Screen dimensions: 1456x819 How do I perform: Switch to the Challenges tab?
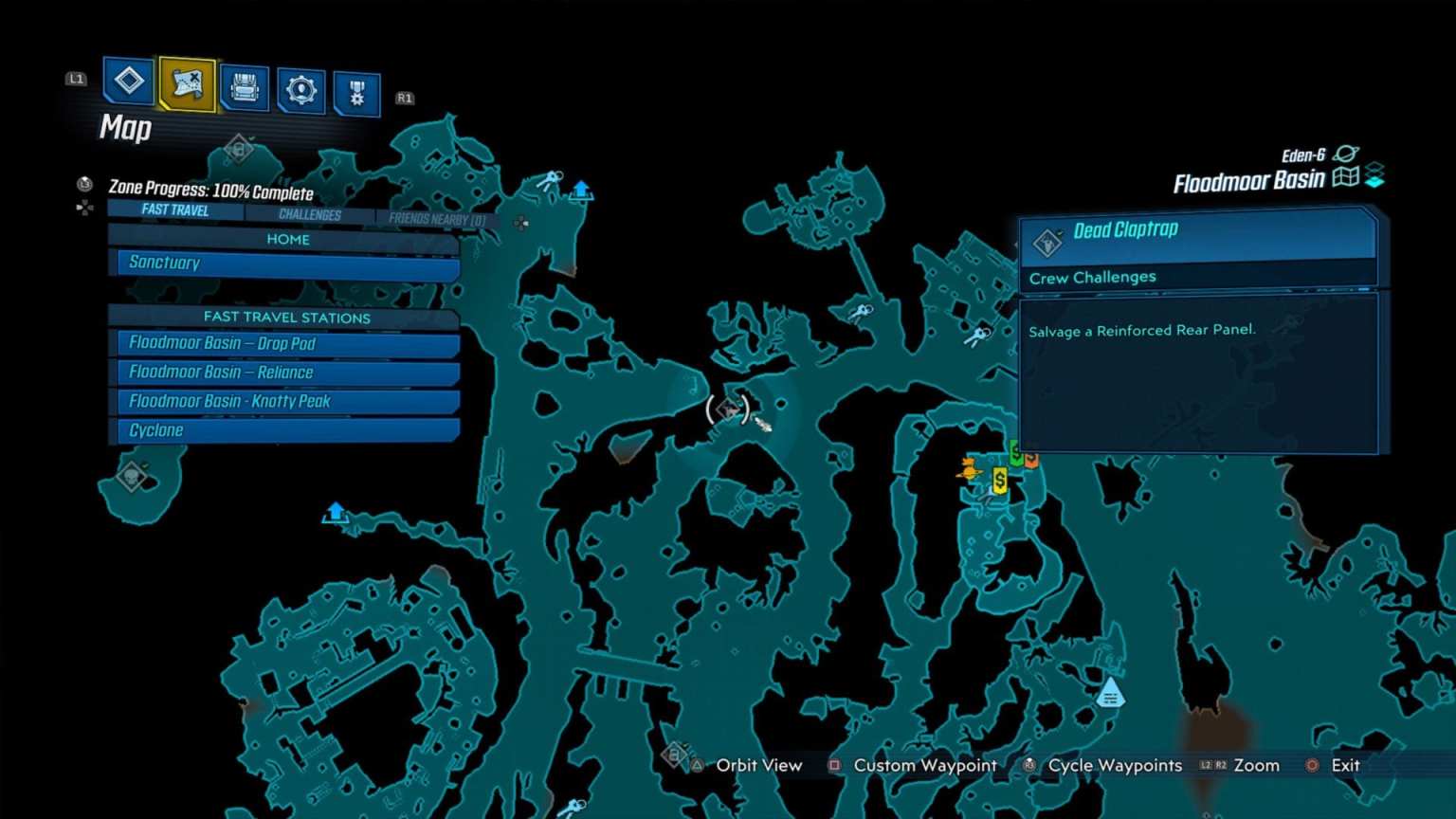(311, 214)
